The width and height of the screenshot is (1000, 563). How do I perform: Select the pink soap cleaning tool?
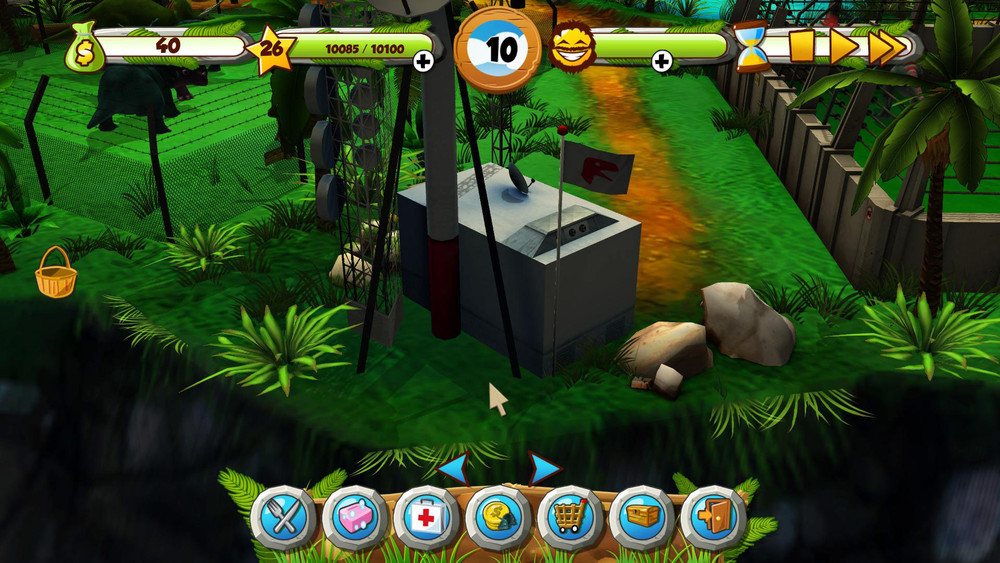(355, 518)
